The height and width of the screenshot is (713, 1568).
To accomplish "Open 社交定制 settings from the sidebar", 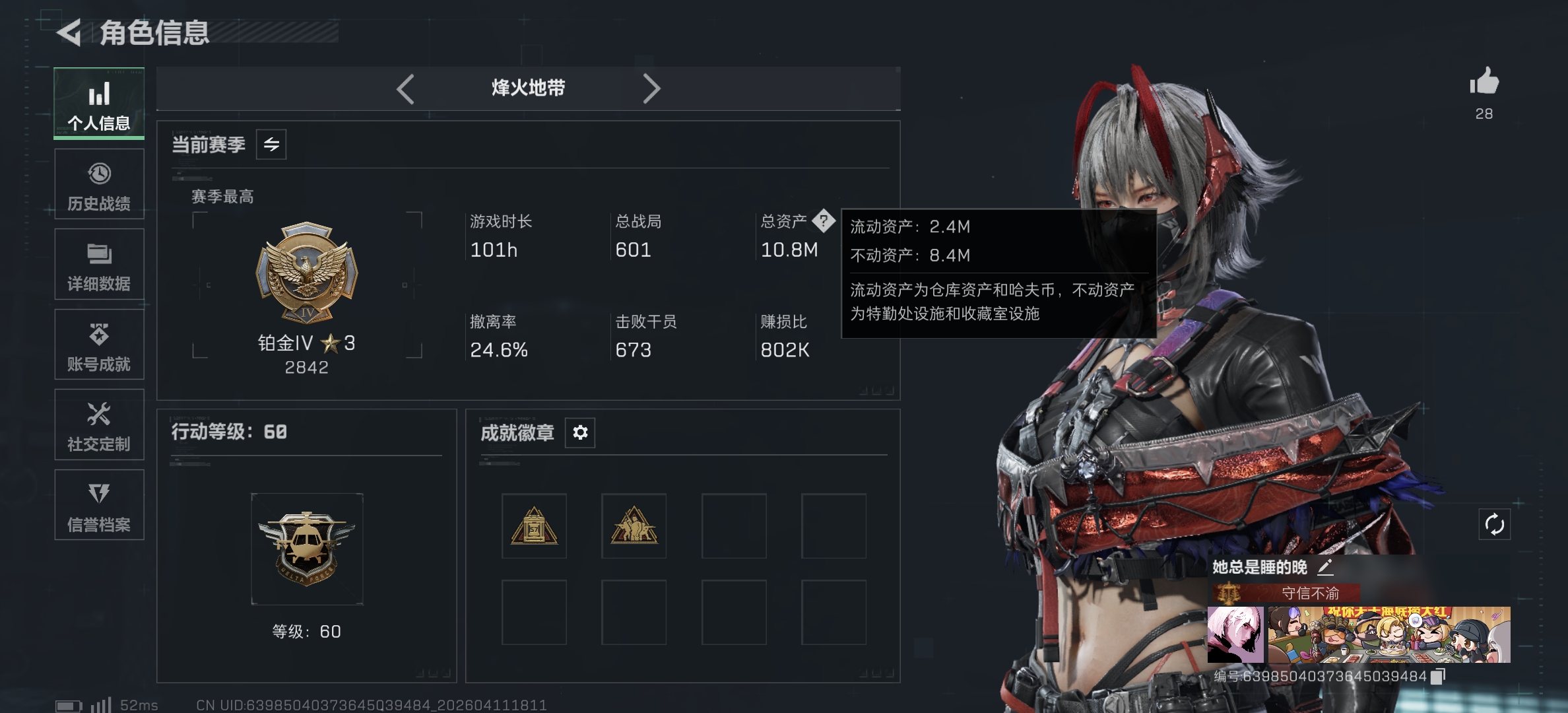I will tap(99, 425).
